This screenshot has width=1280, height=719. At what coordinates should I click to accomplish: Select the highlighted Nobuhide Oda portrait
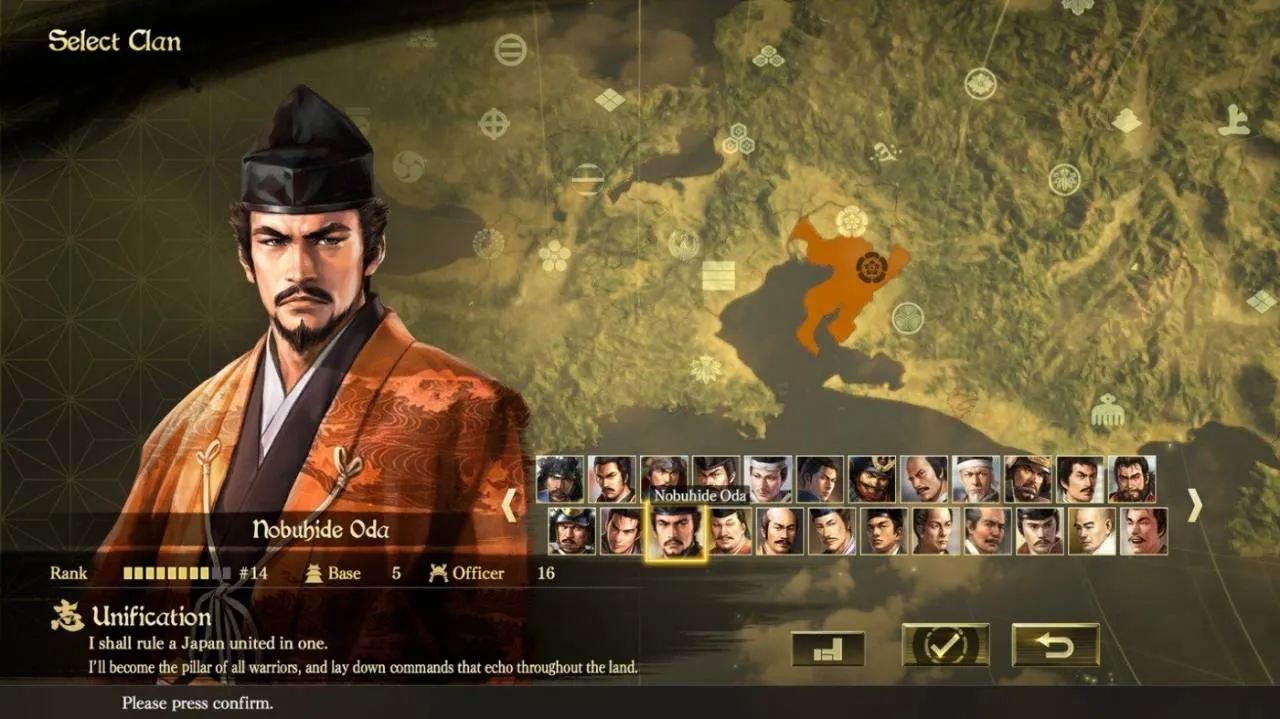[675, 531]
